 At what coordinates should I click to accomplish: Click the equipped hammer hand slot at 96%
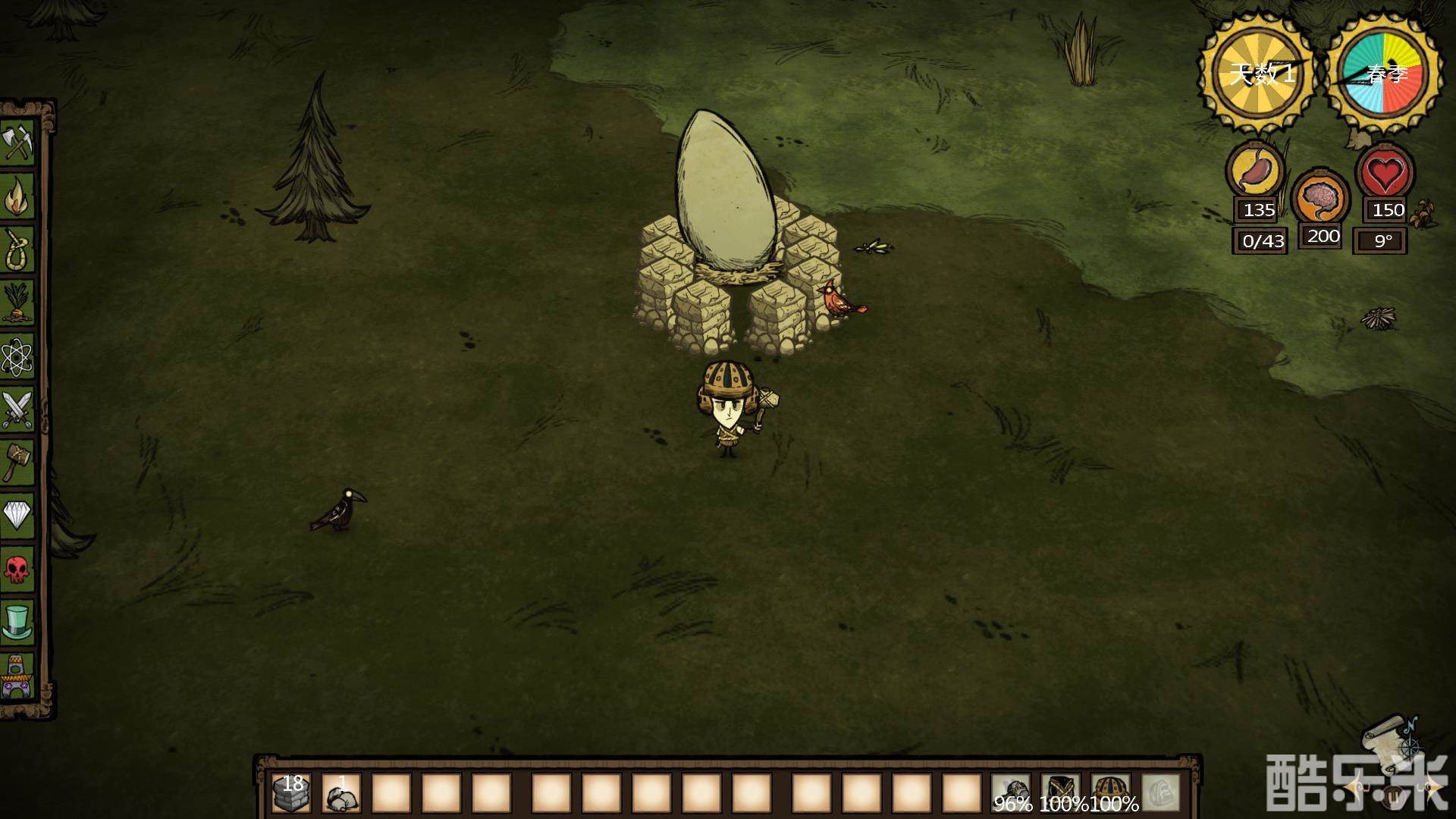tap(1011, 793)
